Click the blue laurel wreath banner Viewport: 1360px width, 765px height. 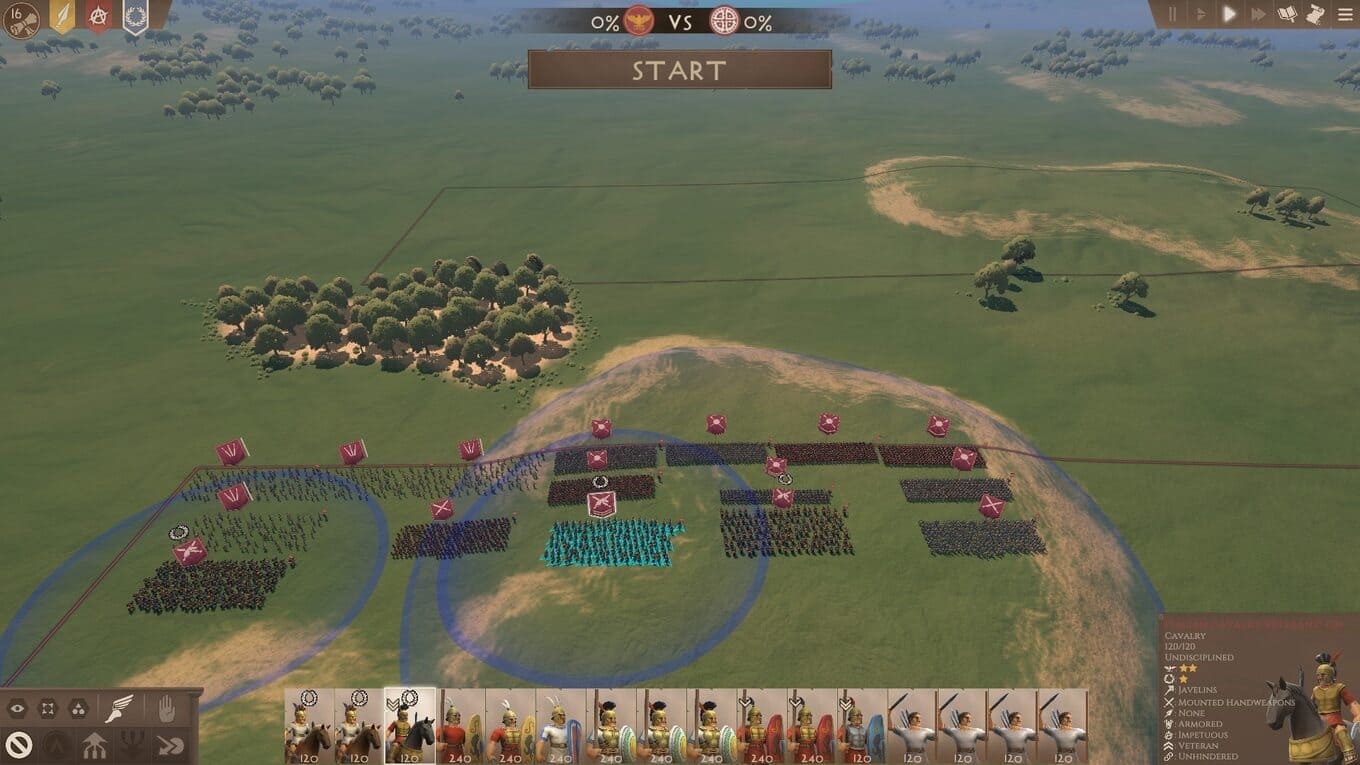coord(135,15)
